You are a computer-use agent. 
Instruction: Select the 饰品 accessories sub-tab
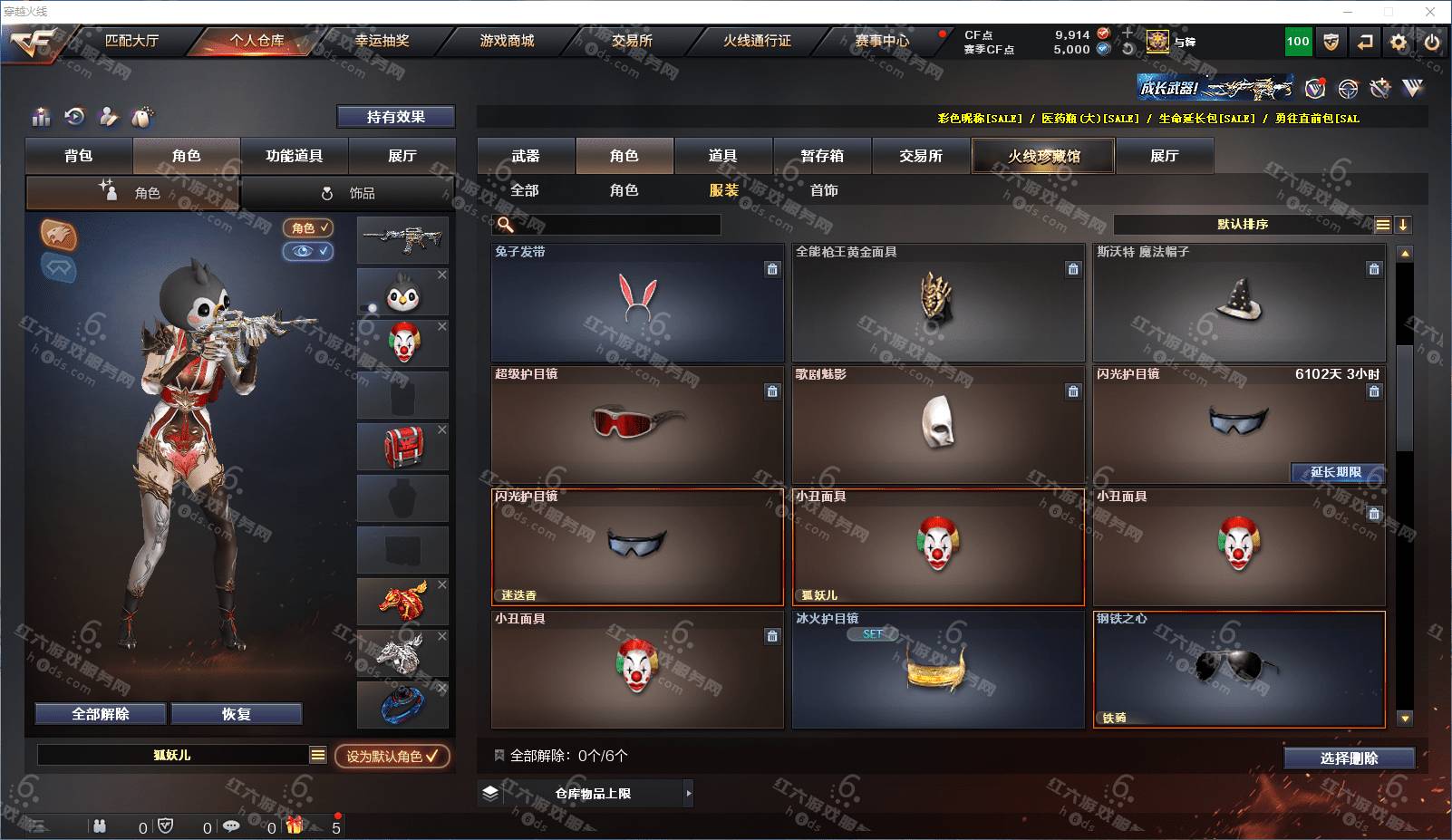point(349,193)
